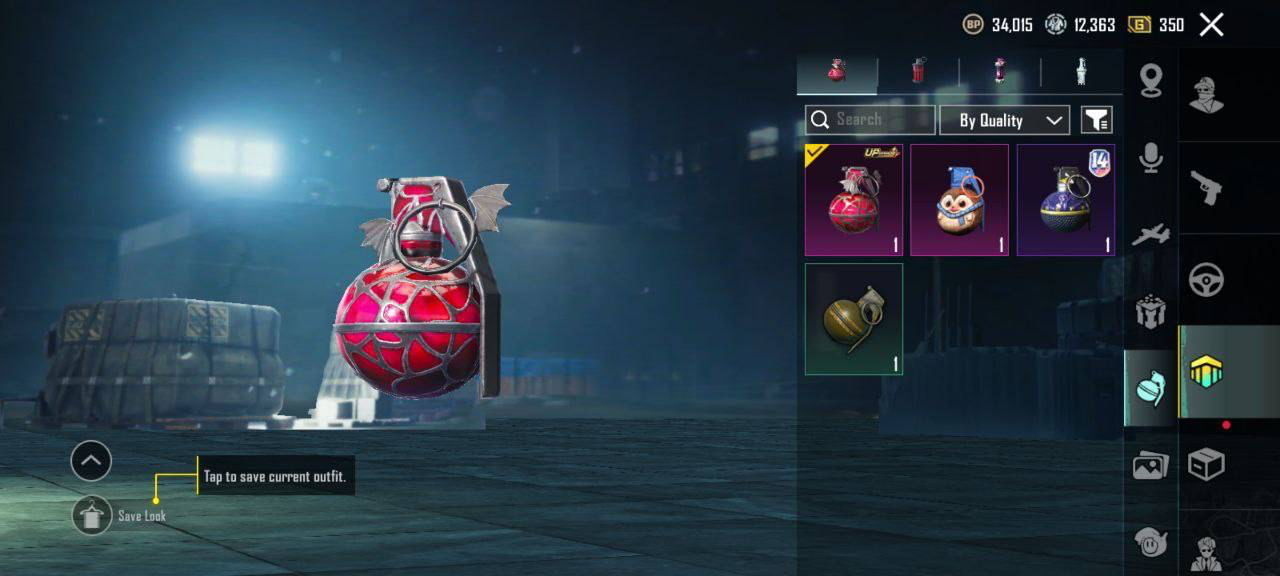Viewport: 1280px width, 576px height.
Task: Tap the Save Look hanger button
Action: coord(92,515)
